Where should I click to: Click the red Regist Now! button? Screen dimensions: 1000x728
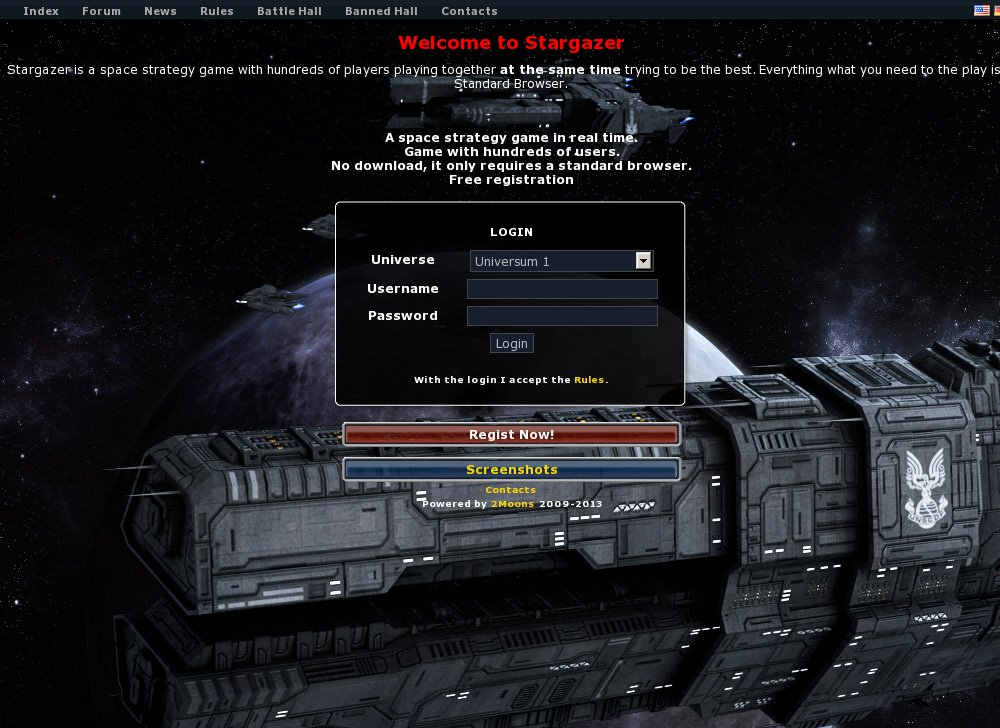tap(511, 434)
